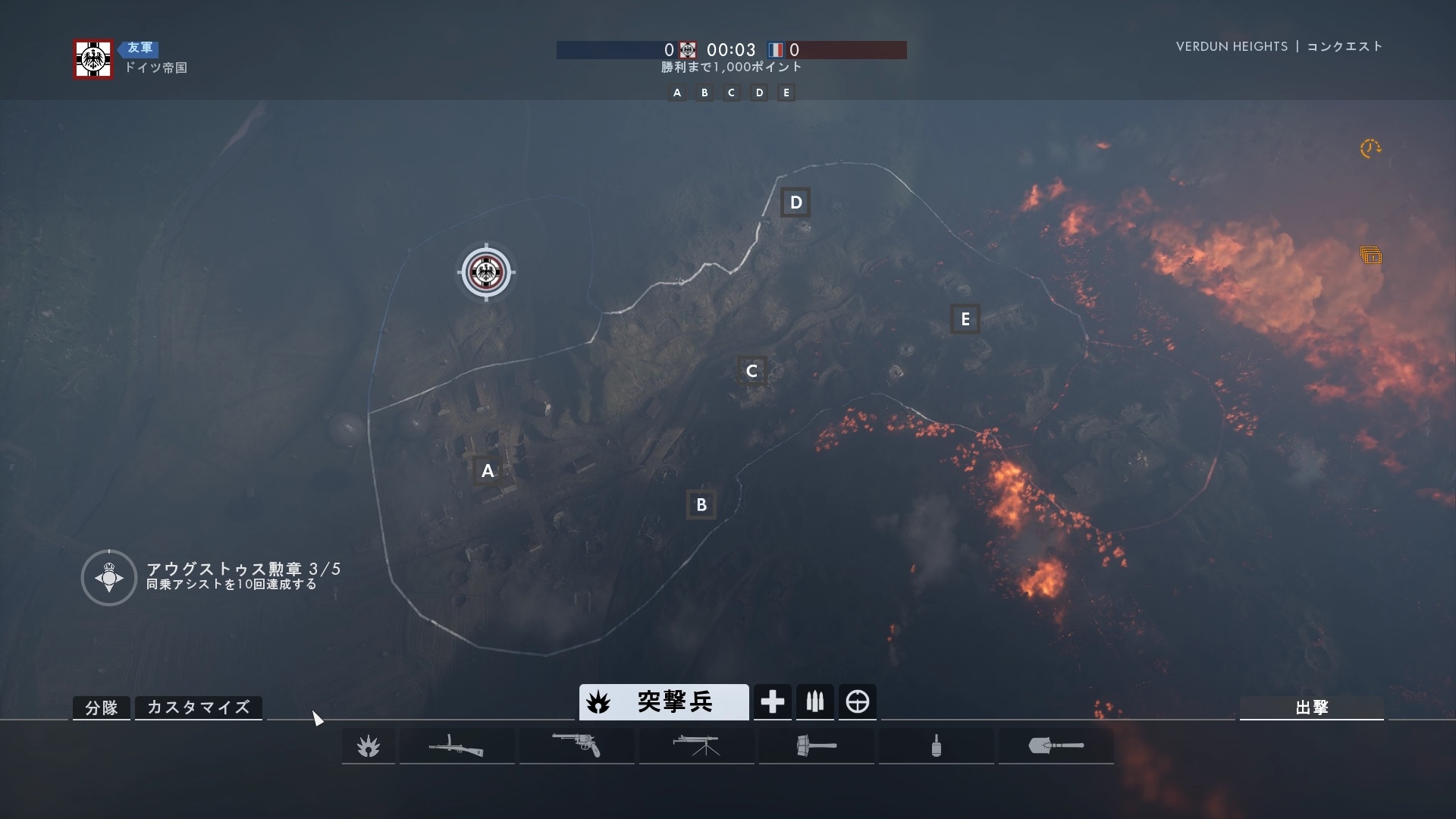
Task: Choose the German base spawn point on map
Action: click(486, 272)
